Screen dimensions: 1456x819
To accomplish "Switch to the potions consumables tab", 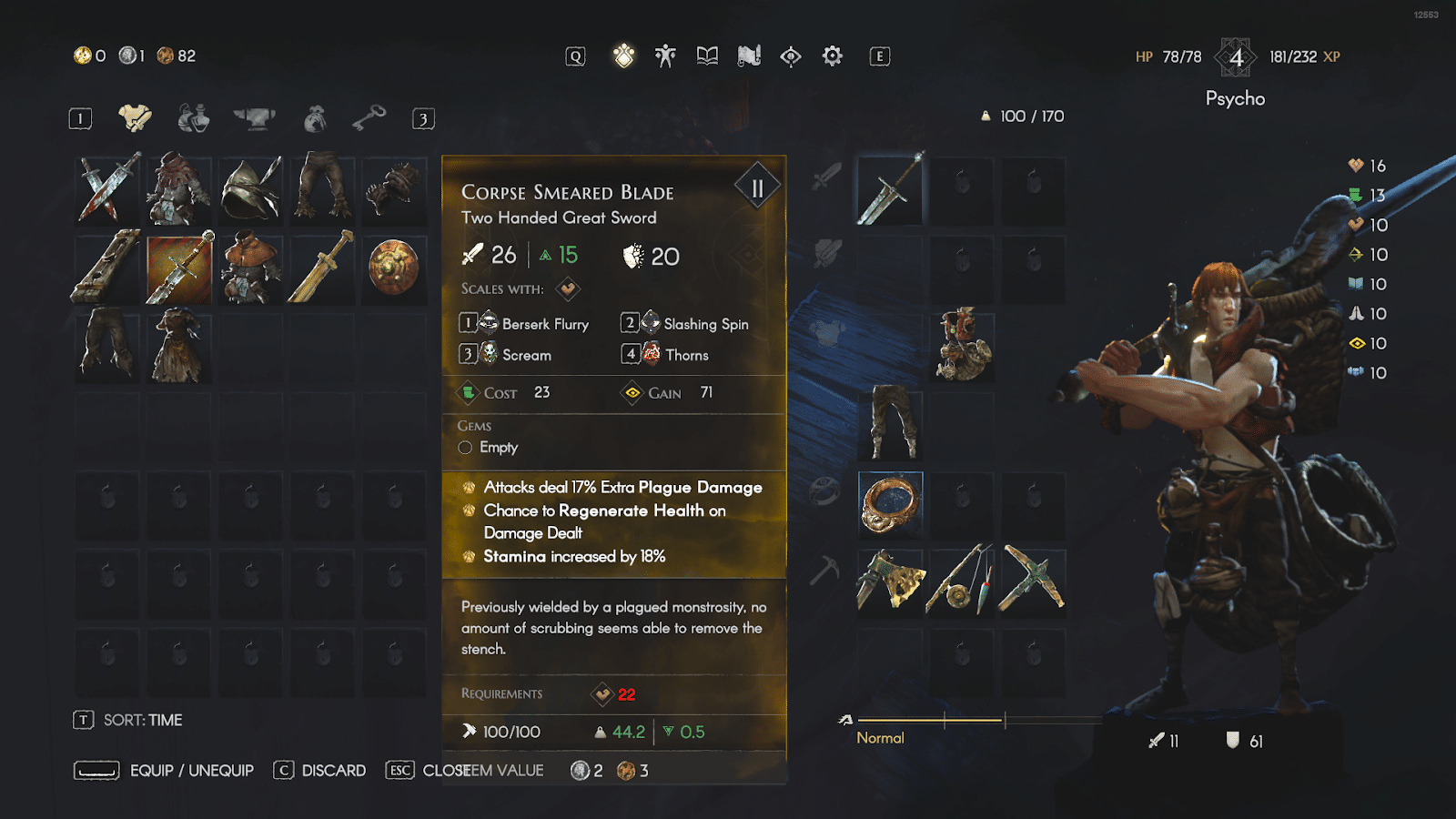I will [192, 117].
